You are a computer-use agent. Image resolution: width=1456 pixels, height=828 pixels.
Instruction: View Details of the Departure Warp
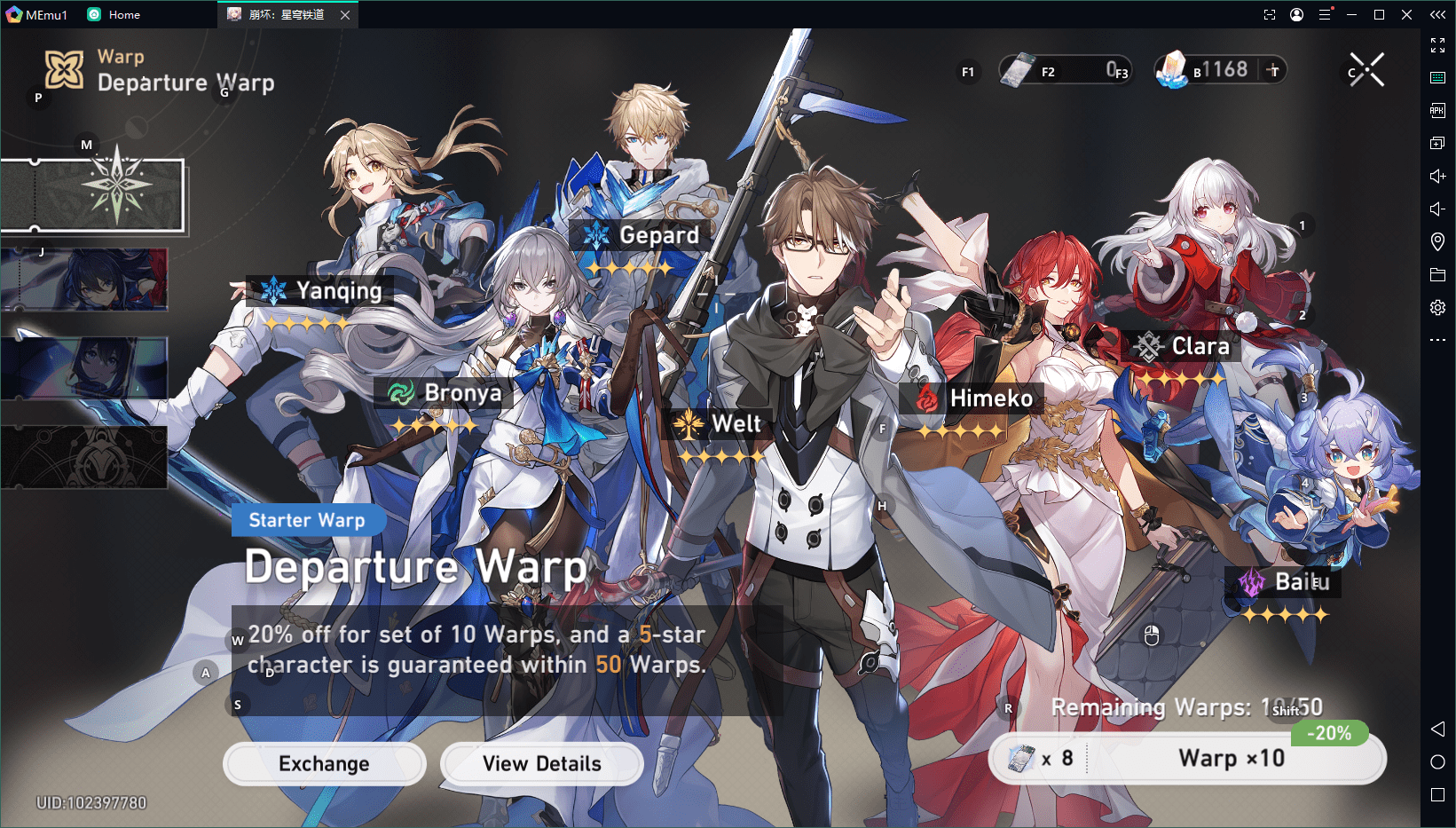point(541,764)
